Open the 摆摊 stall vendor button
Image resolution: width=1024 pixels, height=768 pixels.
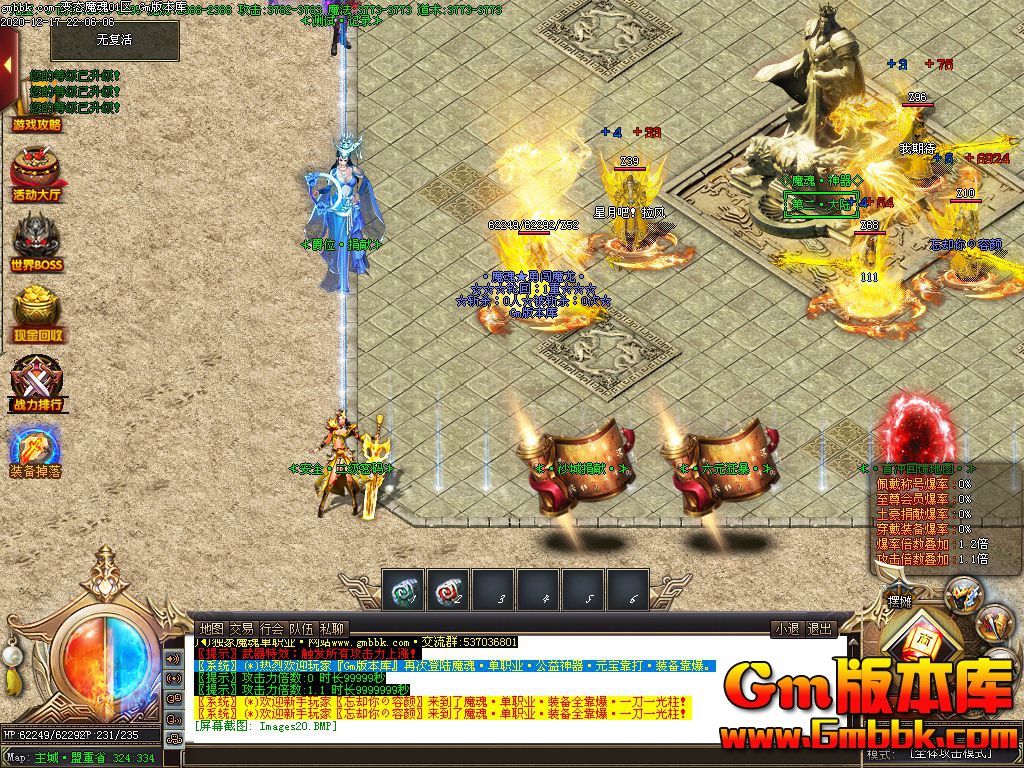[x=899, y=601]
